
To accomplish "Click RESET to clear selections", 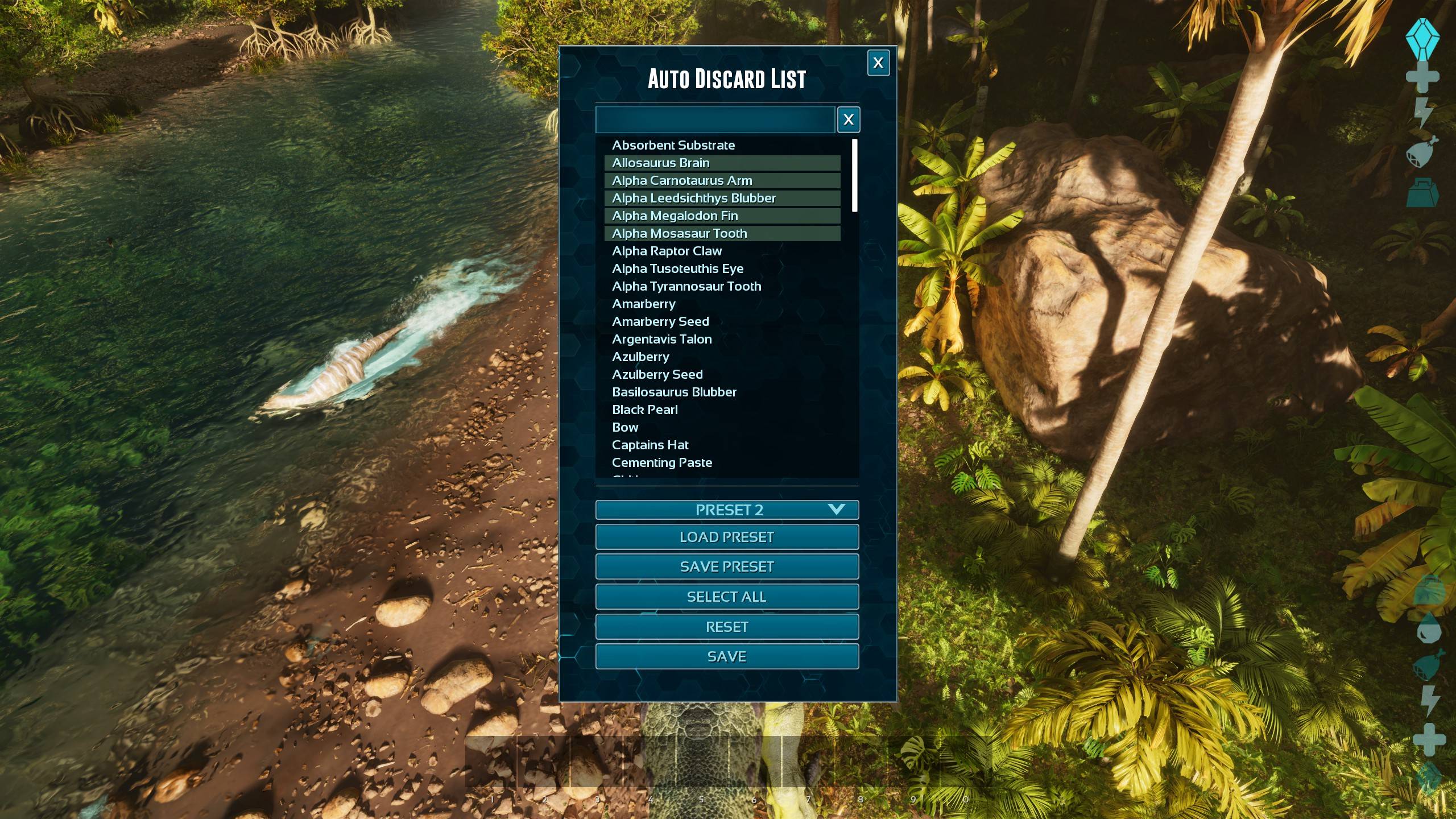I will click(727, 626).
